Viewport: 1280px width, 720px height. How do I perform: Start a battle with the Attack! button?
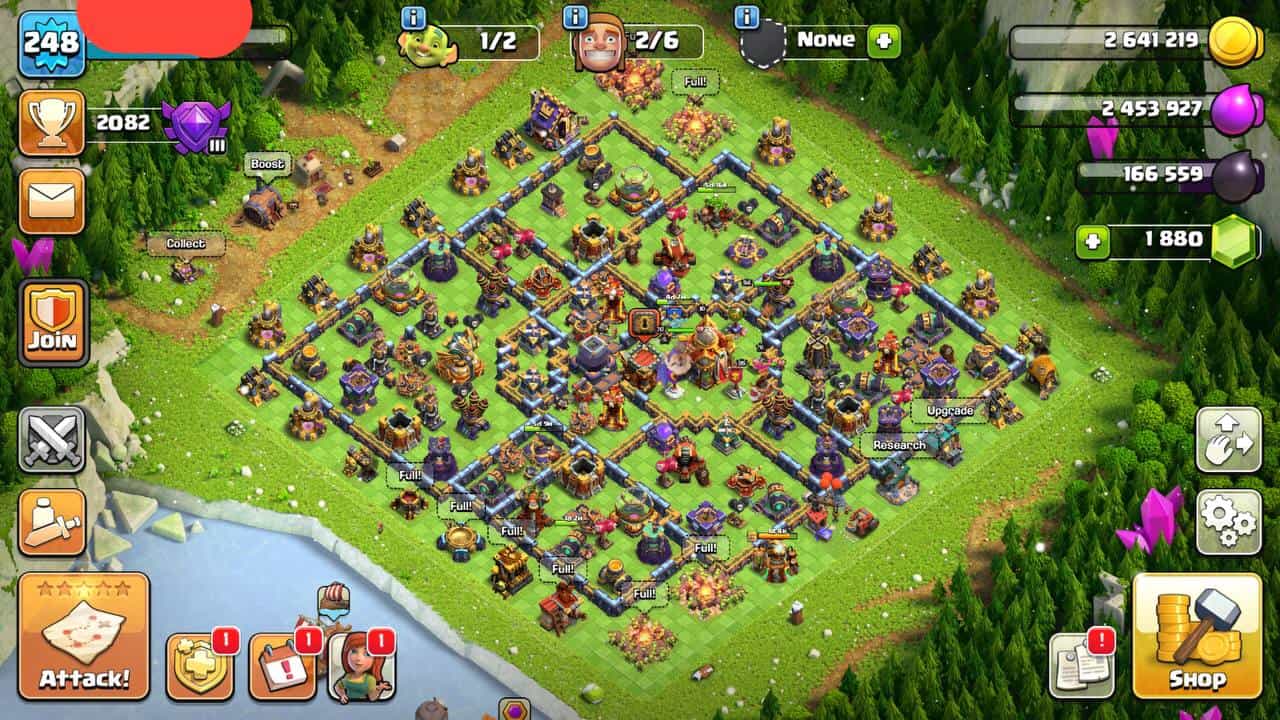[x=84, y=636]
